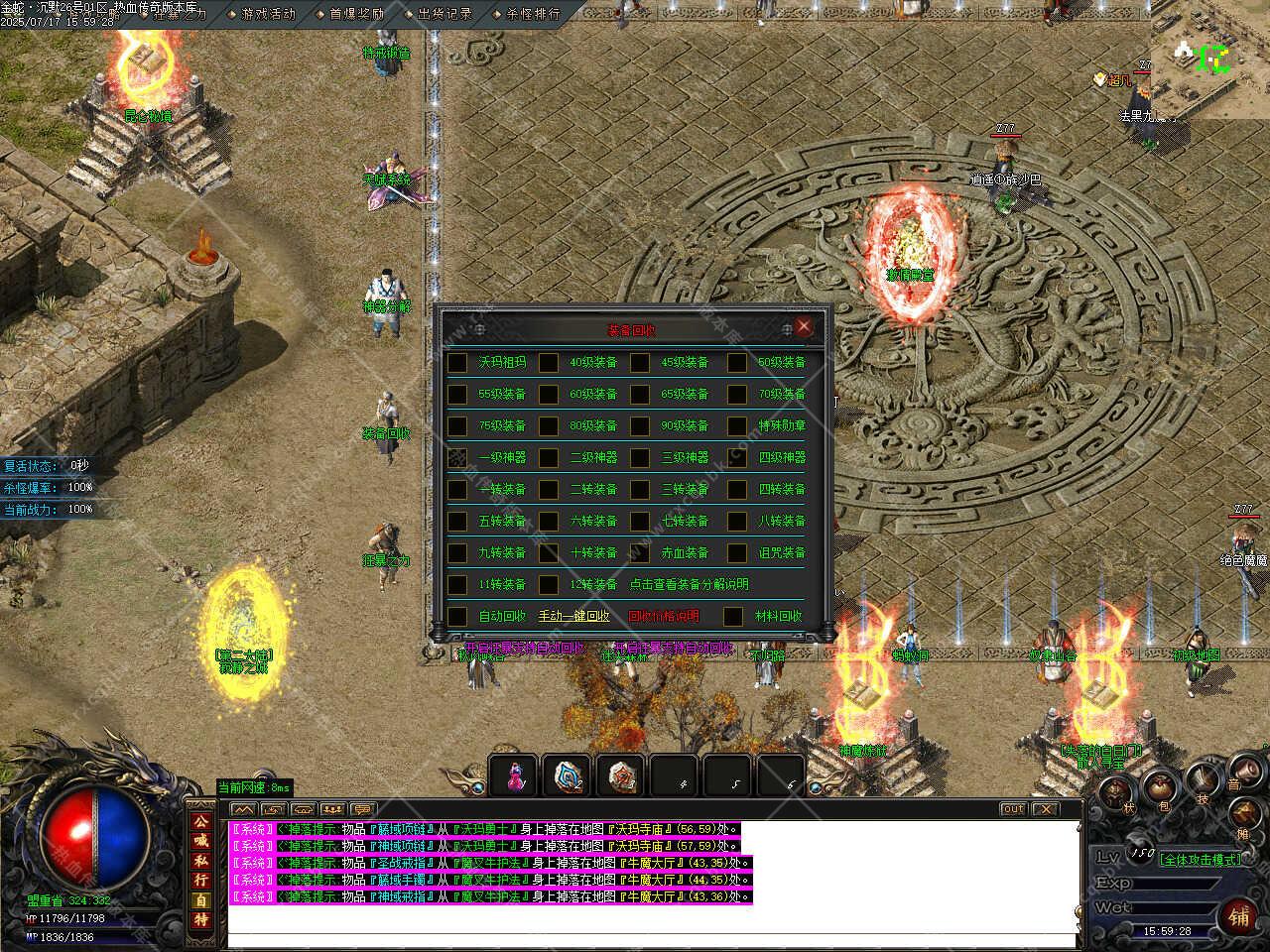This screenshot has height=952, width=1270.
Task: Open the 游戏活动 menu
Action: 262,14
